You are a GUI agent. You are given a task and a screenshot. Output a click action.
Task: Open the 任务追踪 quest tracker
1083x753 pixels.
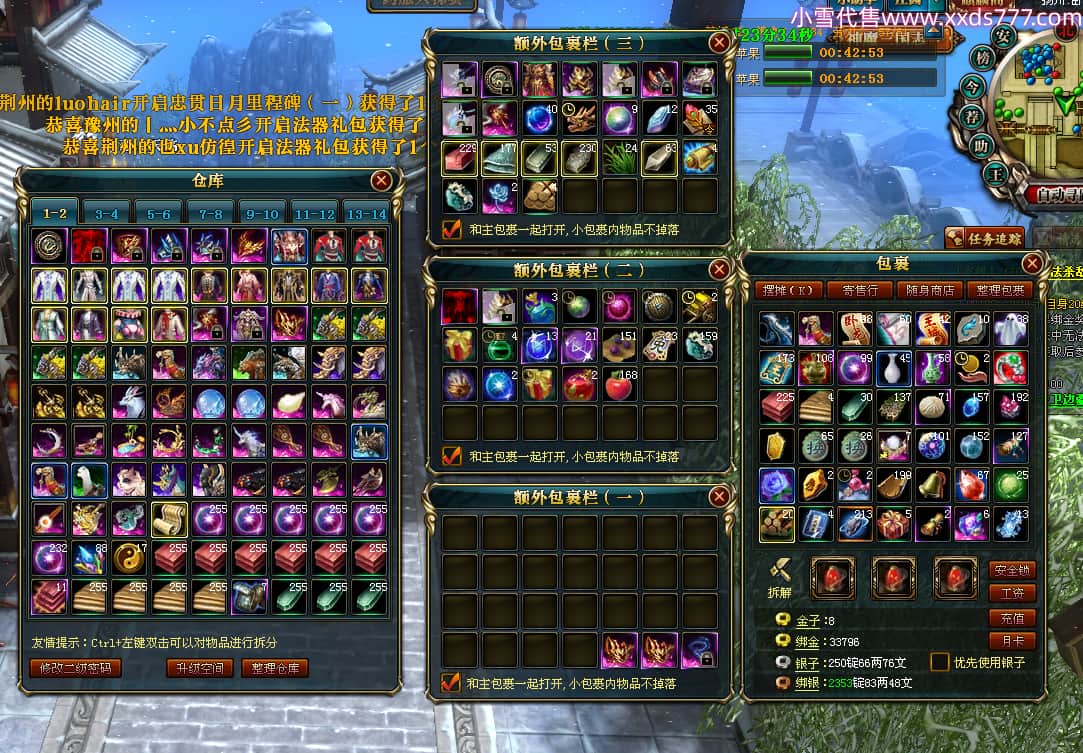(986, 238)
